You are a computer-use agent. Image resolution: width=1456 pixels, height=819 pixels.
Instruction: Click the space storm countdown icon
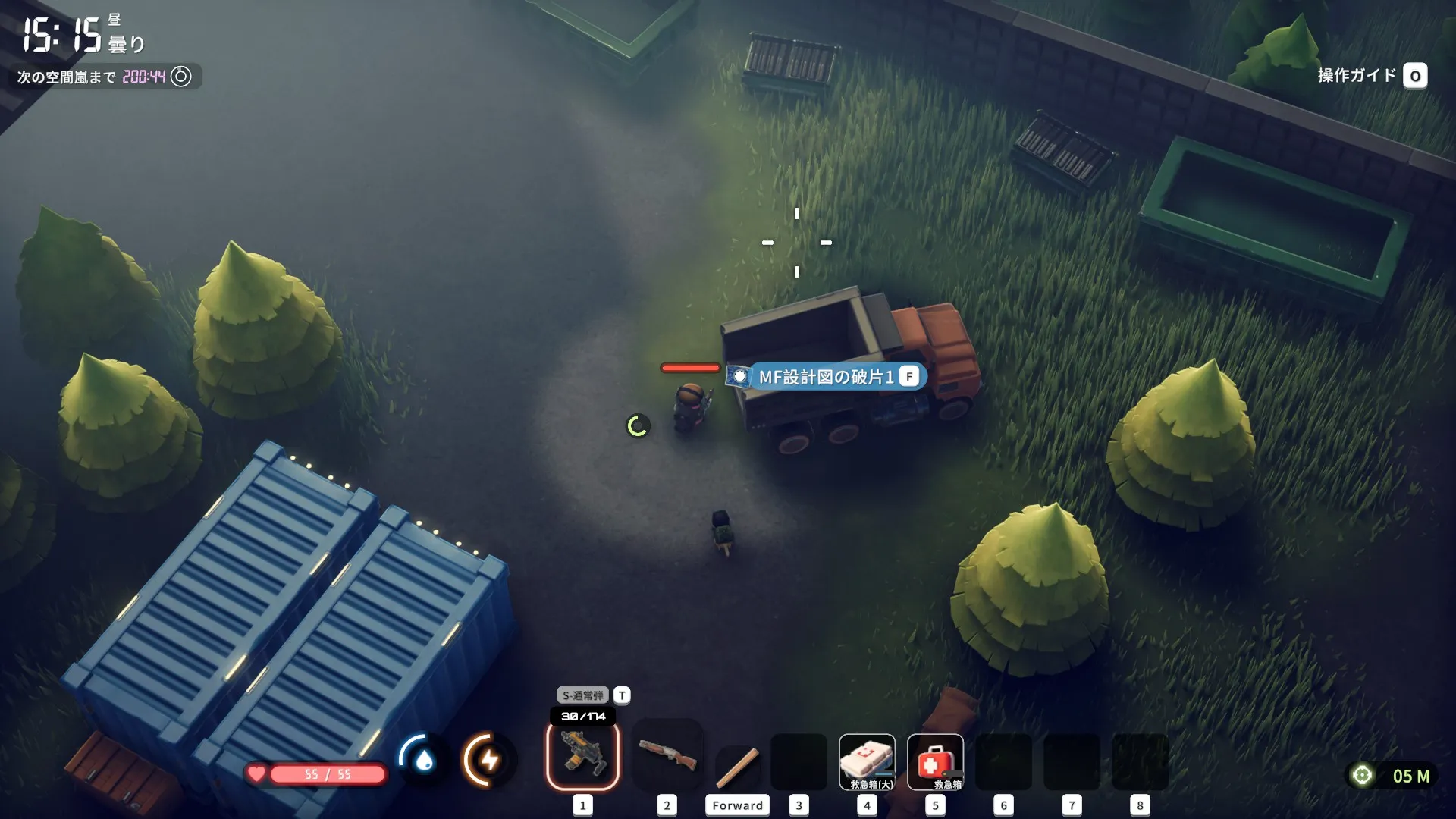180,77
